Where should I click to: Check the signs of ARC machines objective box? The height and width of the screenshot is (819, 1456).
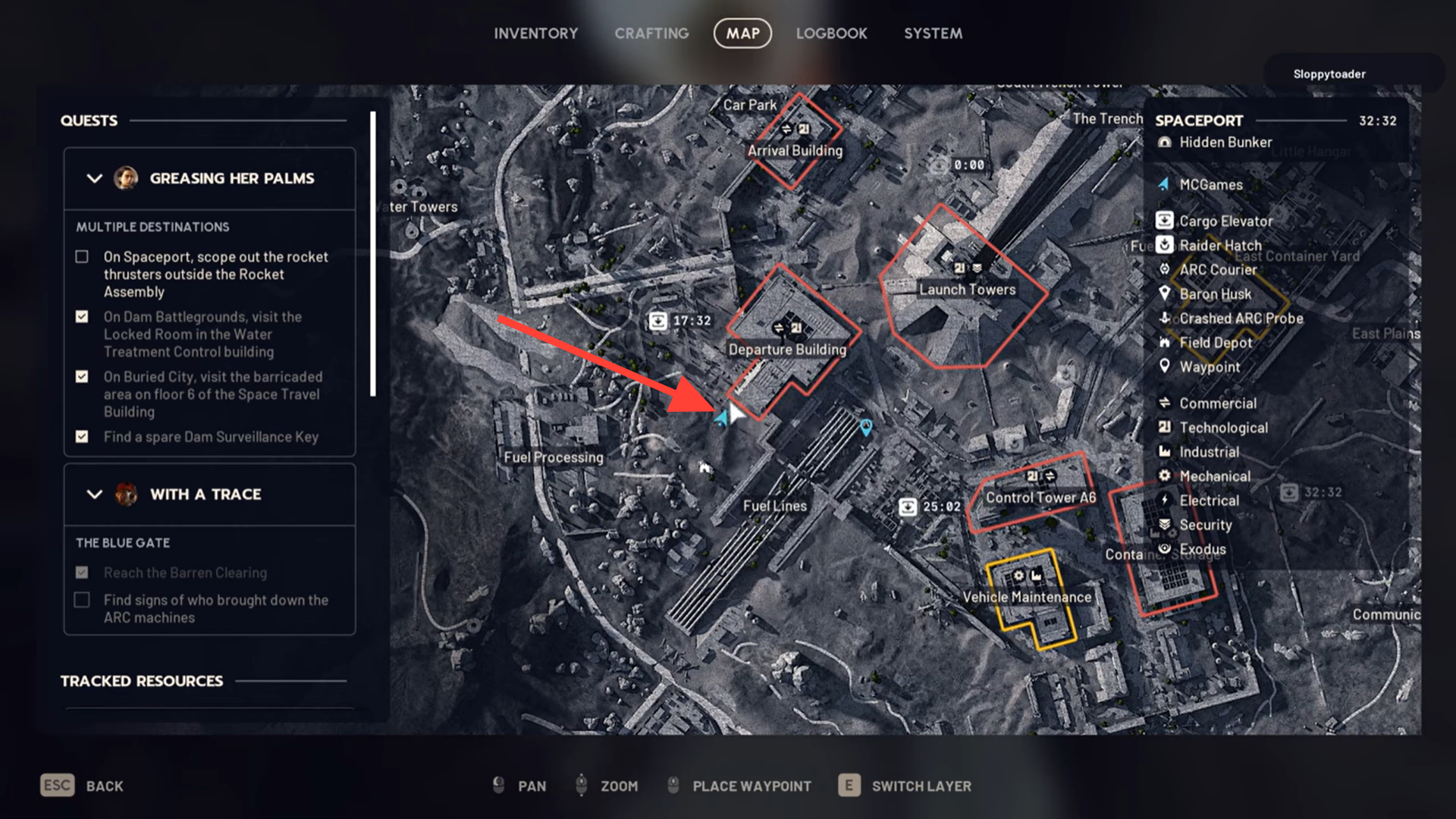(81, 600)
